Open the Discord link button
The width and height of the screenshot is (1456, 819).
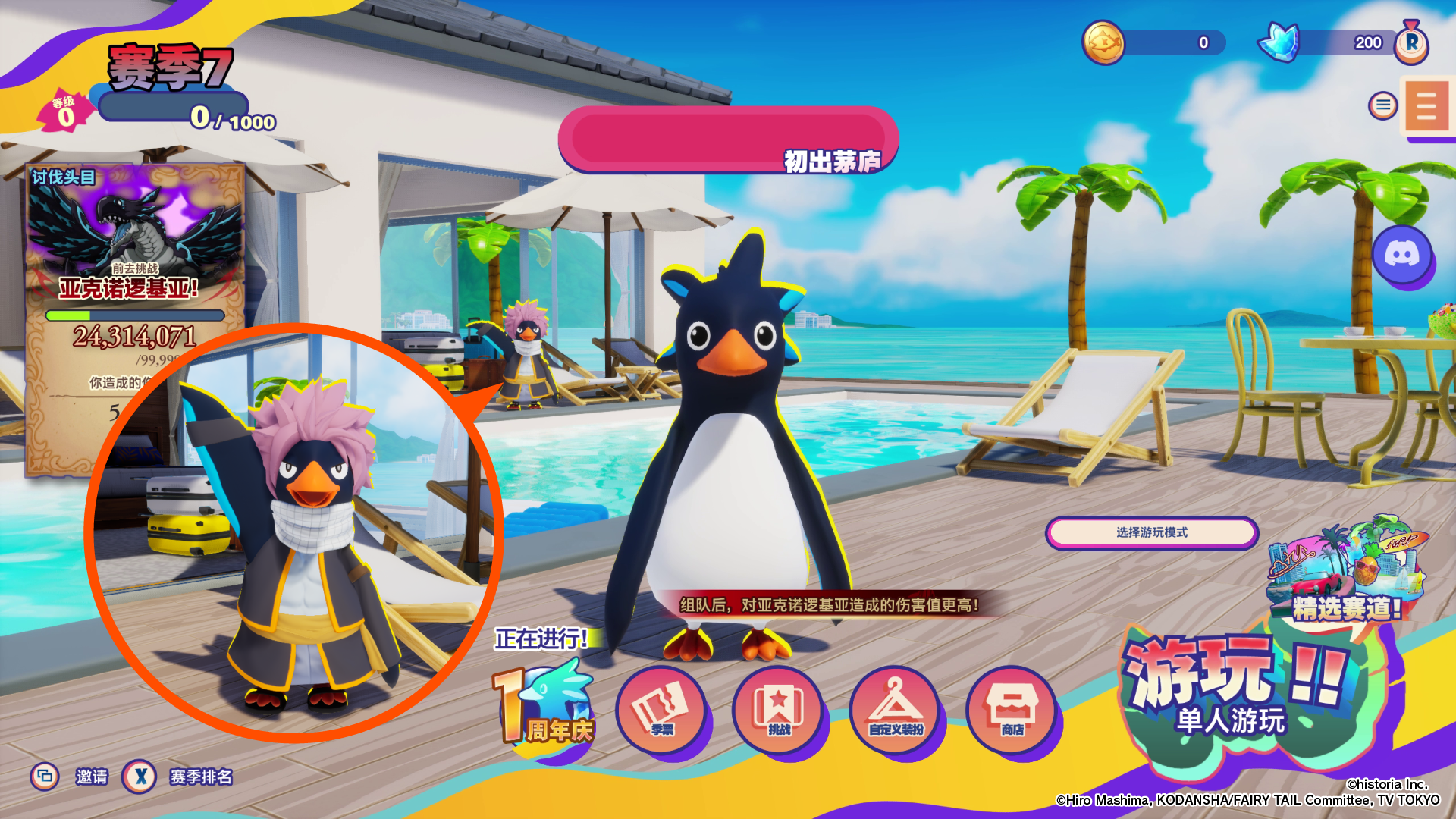(x=1401, y=255)
